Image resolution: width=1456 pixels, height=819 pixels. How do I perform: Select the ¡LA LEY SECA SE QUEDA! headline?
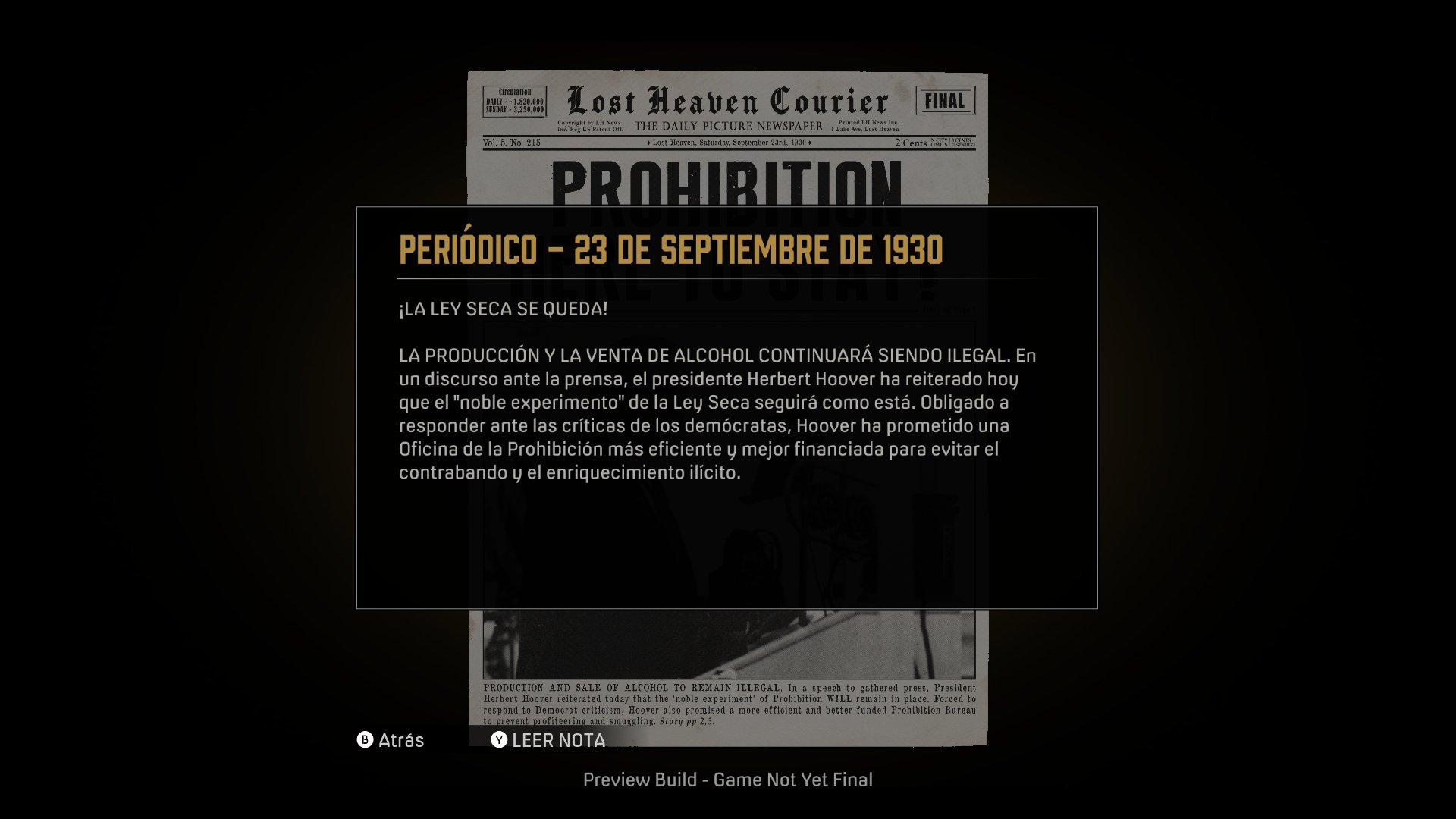[x=504, y=307]
